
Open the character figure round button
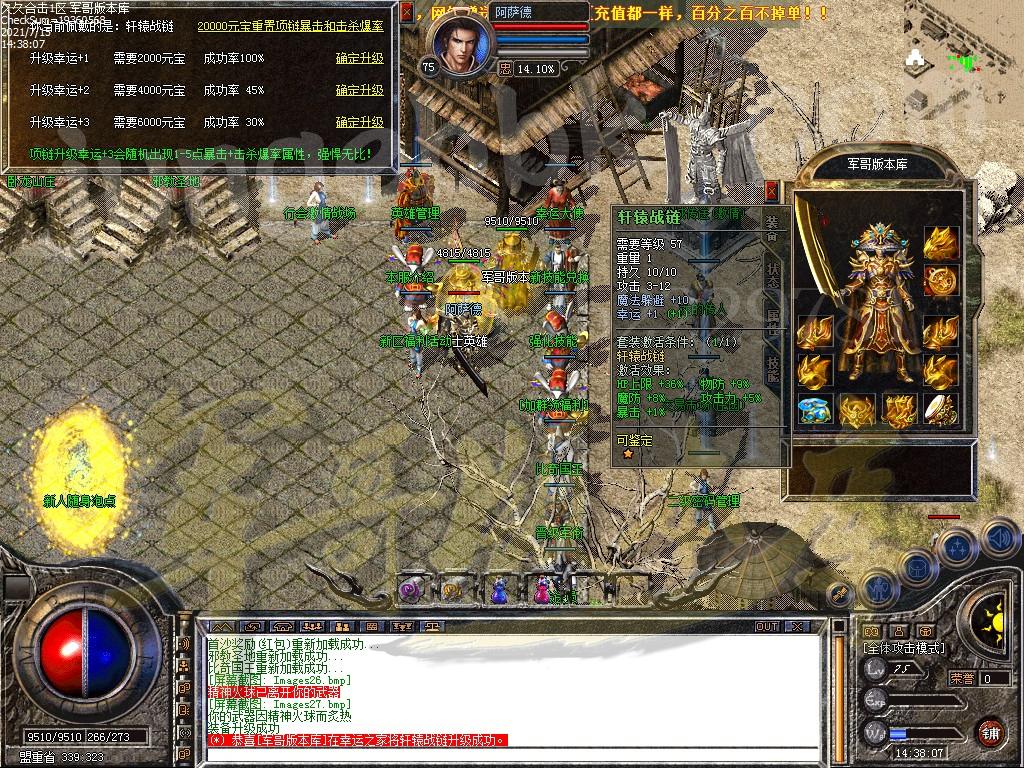879,589
